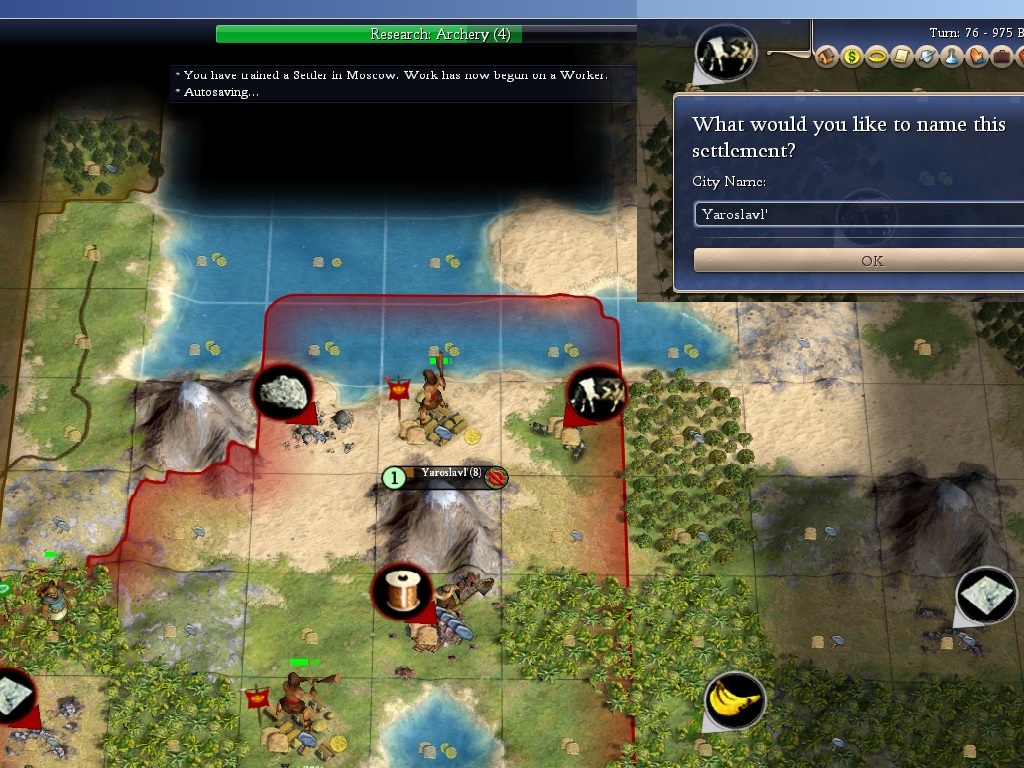Image resolution: width=1024 pixels, height=768 pixels.
Task: Open the corporation advisor briefcase icon
Action: (999, 57)
